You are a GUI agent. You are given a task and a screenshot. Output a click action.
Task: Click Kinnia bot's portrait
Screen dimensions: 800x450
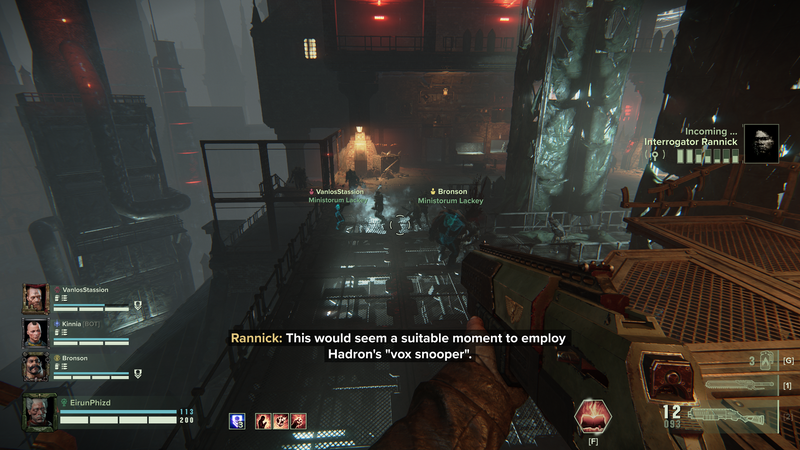(x=34, y=332)
